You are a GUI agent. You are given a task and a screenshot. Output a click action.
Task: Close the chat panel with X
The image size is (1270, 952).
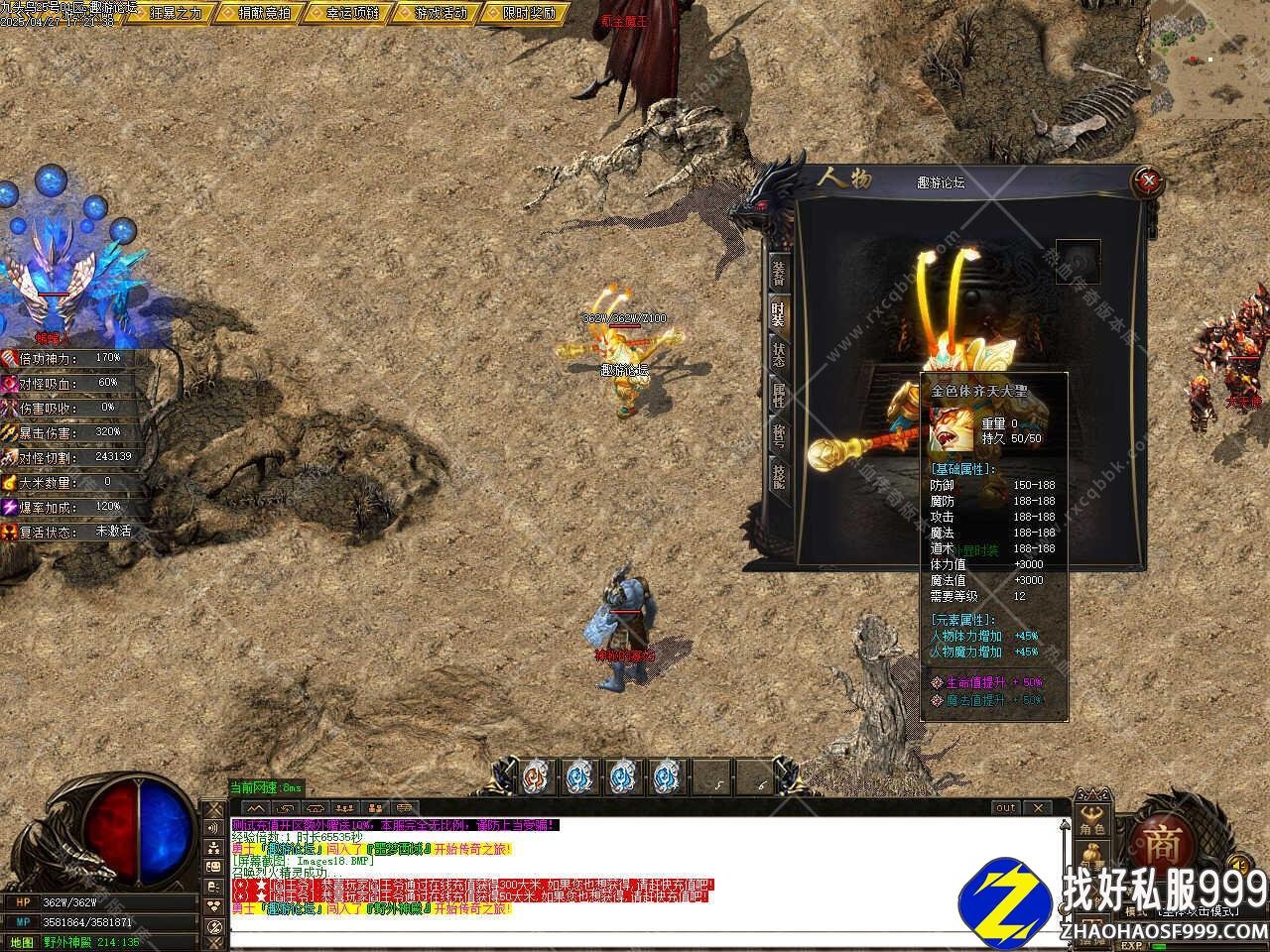point(1037,808)
